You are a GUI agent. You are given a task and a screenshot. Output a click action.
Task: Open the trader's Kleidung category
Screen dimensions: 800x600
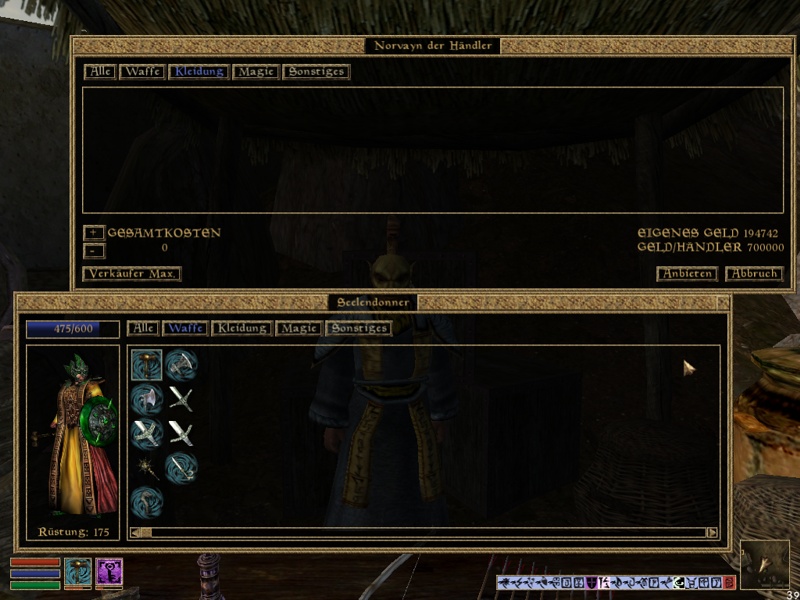[199, 72]
